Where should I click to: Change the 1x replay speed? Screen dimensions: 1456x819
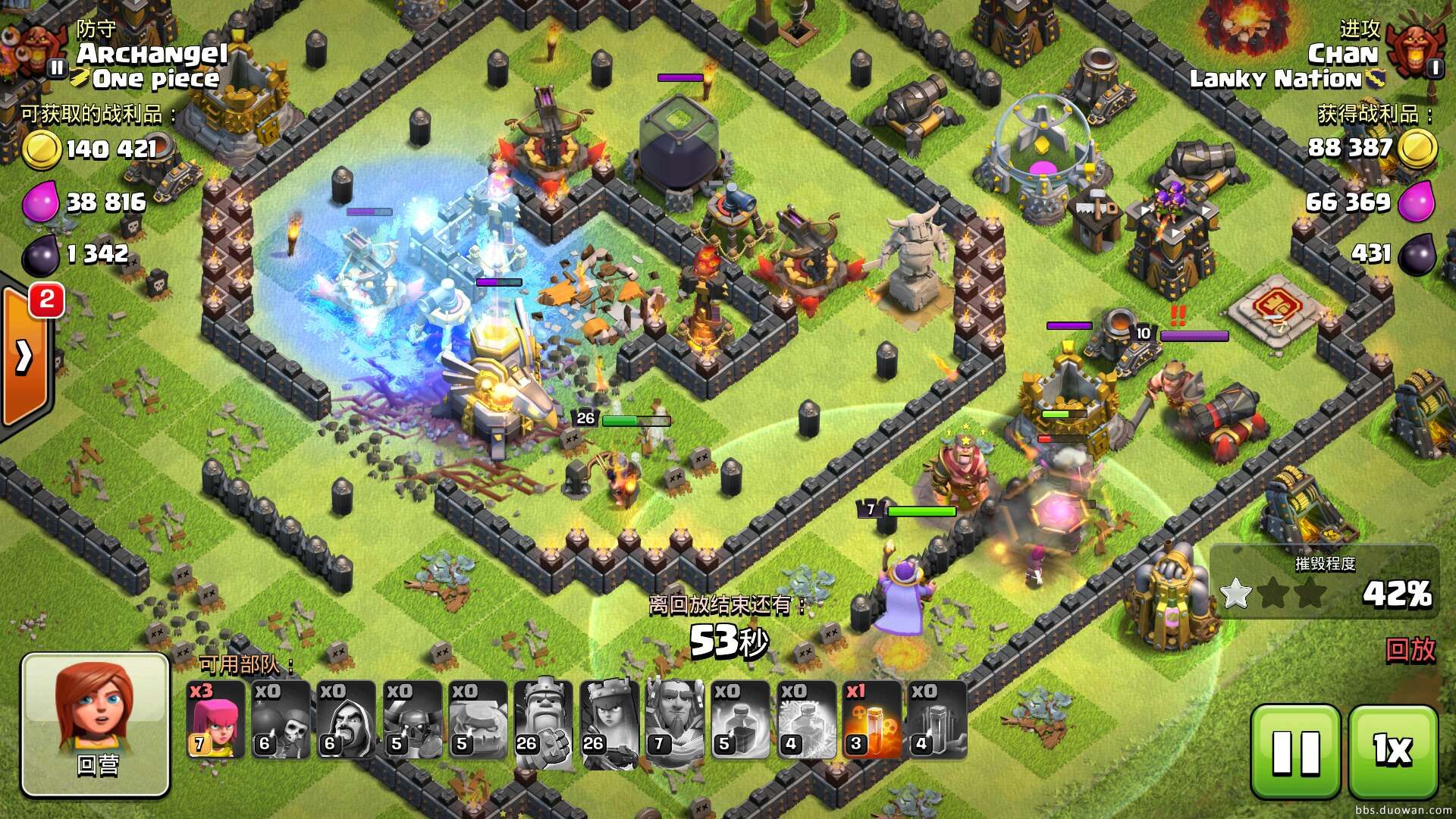1393,752
